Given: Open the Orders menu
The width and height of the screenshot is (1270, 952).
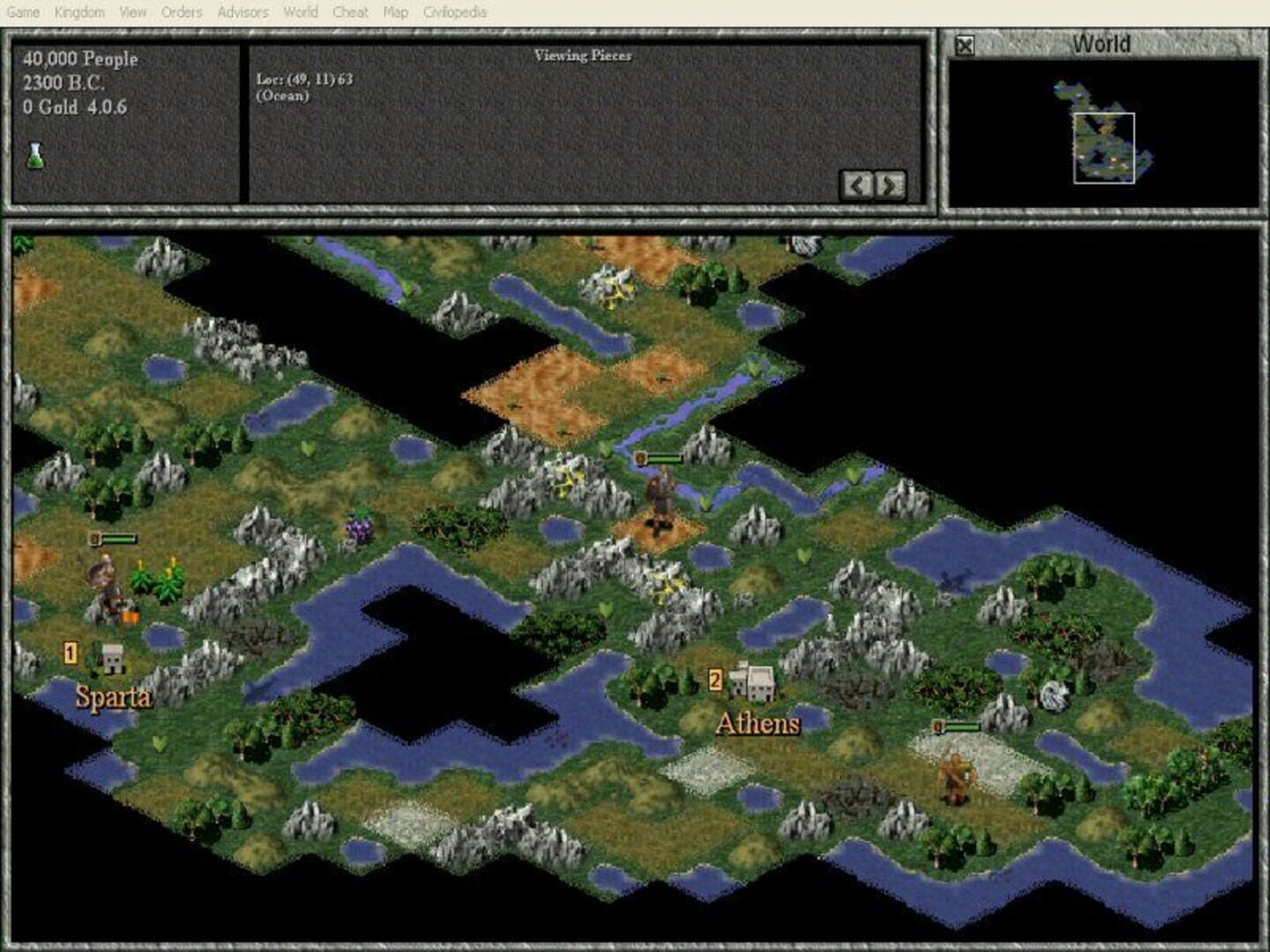Looking at the screenshot, I should (x=179, y=12).
